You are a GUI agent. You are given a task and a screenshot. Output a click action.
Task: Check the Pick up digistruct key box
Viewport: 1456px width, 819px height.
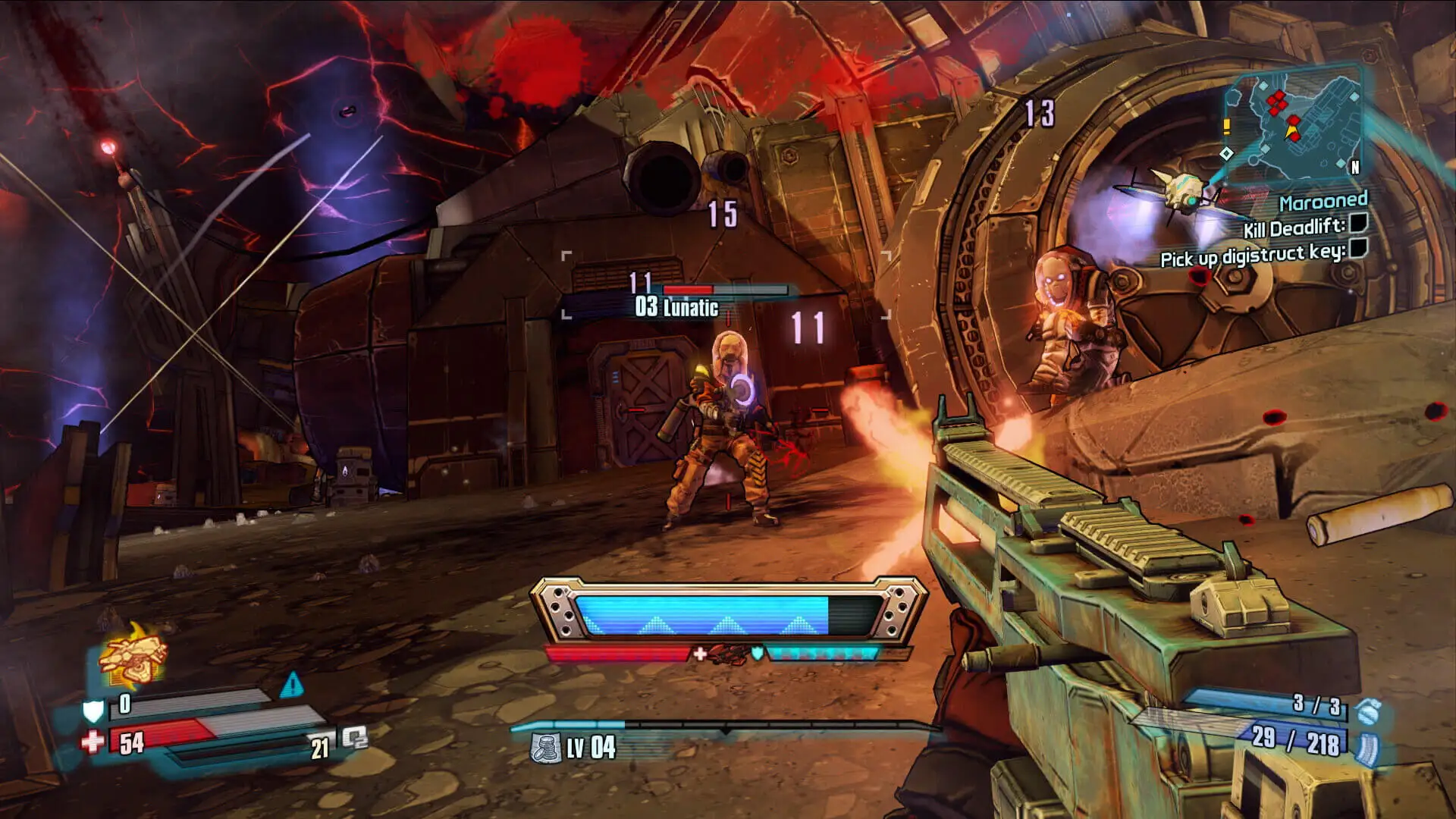(1360, 249)
